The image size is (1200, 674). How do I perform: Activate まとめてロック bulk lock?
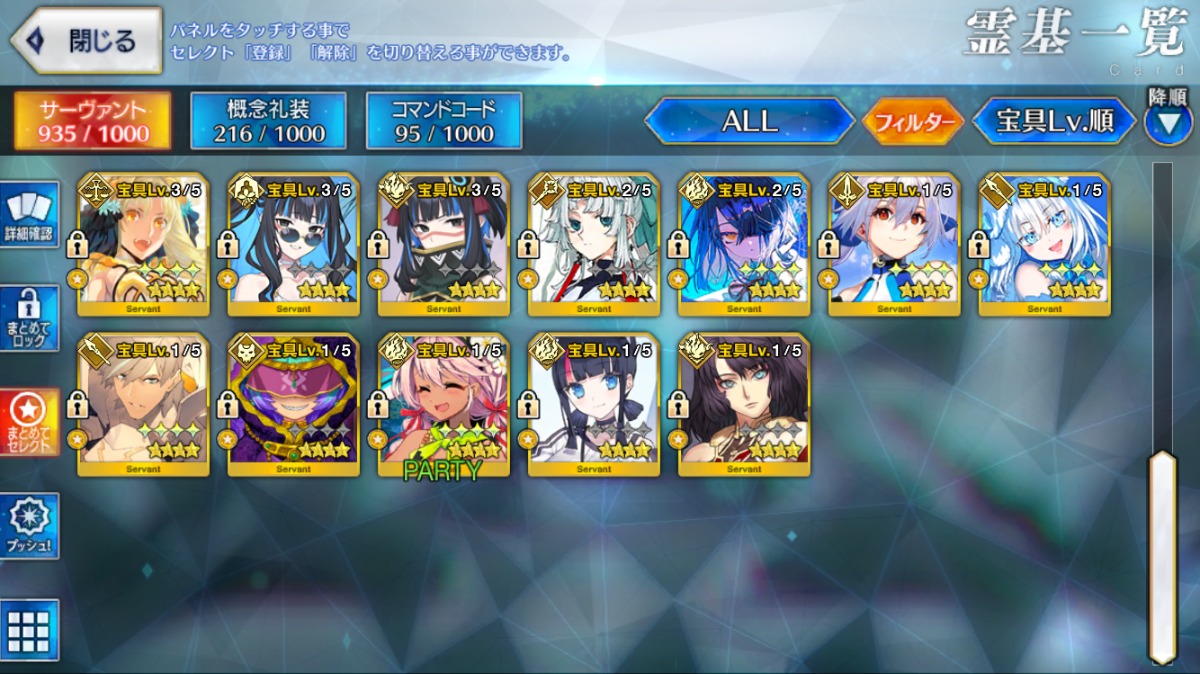pos(29,319)
